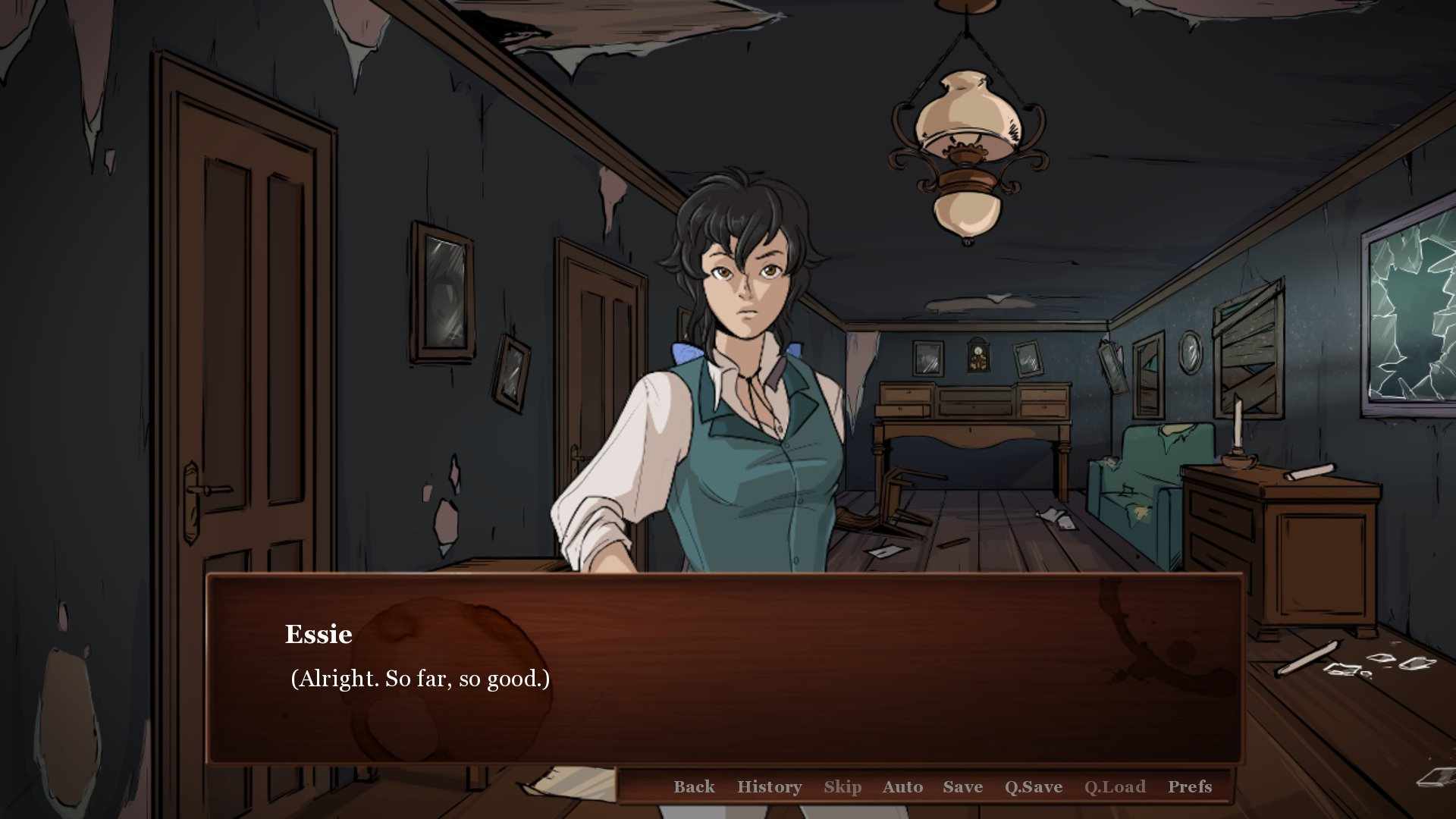1456x819 pixels.
Task: Quick save with Q.Save
Action: click(1033, 786)
